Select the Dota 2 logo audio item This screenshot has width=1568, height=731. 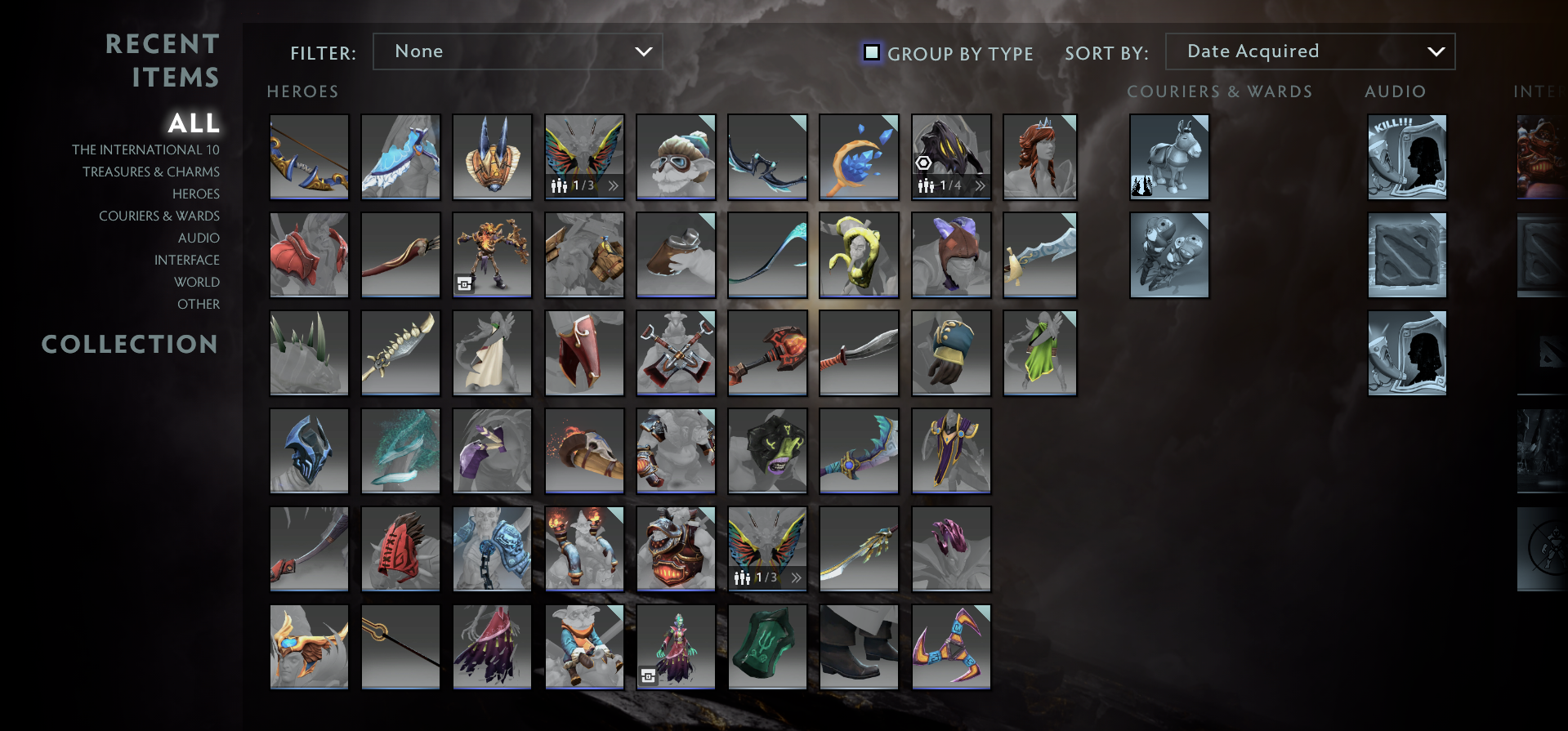1407,255
